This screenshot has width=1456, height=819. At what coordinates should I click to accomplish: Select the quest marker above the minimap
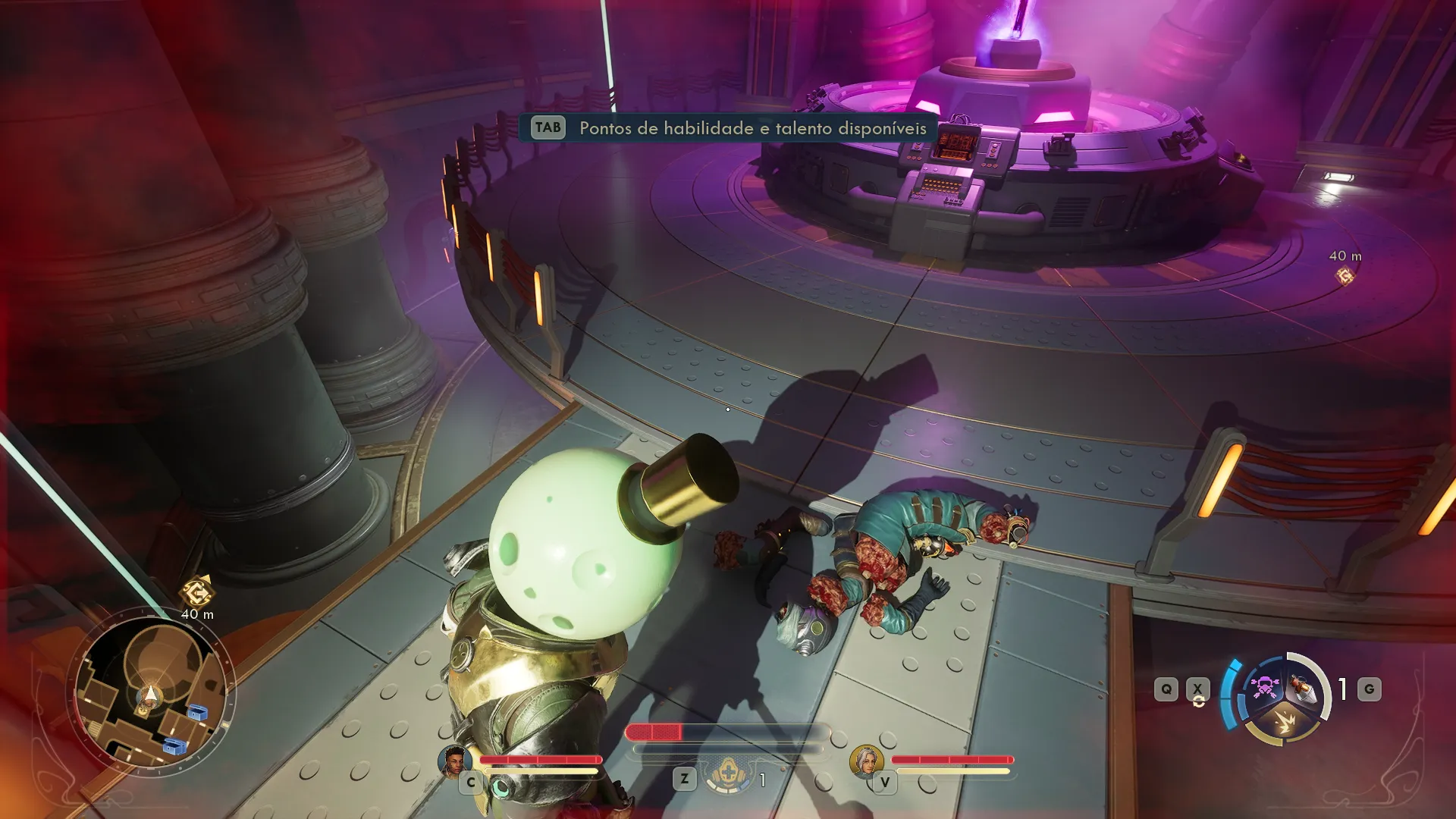[x=197, y=591]
